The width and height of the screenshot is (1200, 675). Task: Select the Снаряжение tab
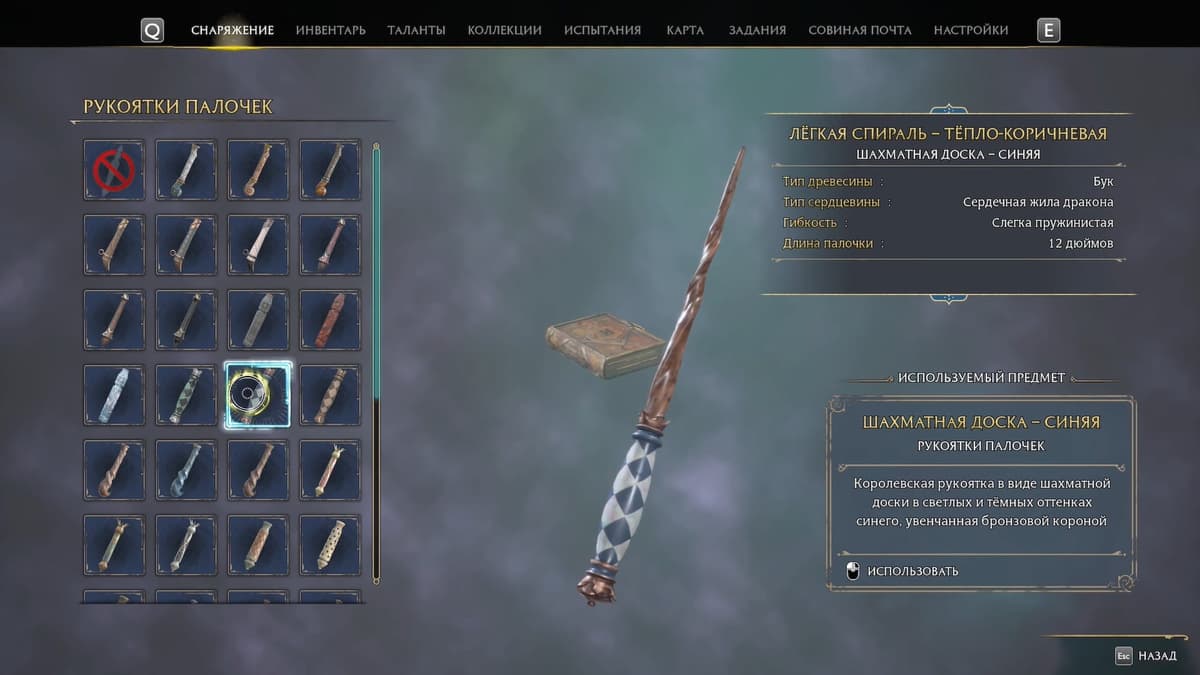(232, 30)
